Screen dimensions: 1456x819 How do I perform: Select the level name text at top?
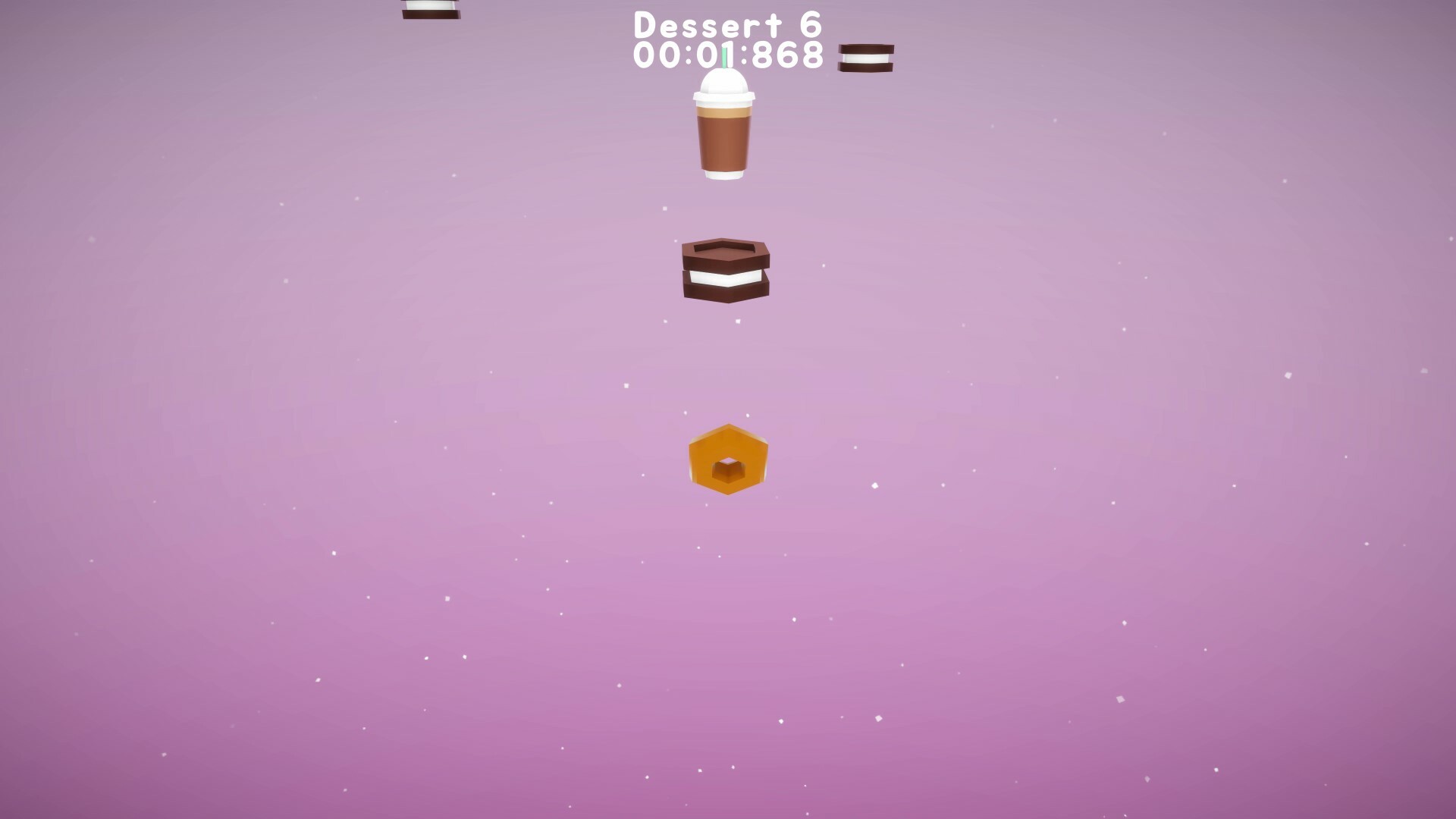click(x=726, y=25)
